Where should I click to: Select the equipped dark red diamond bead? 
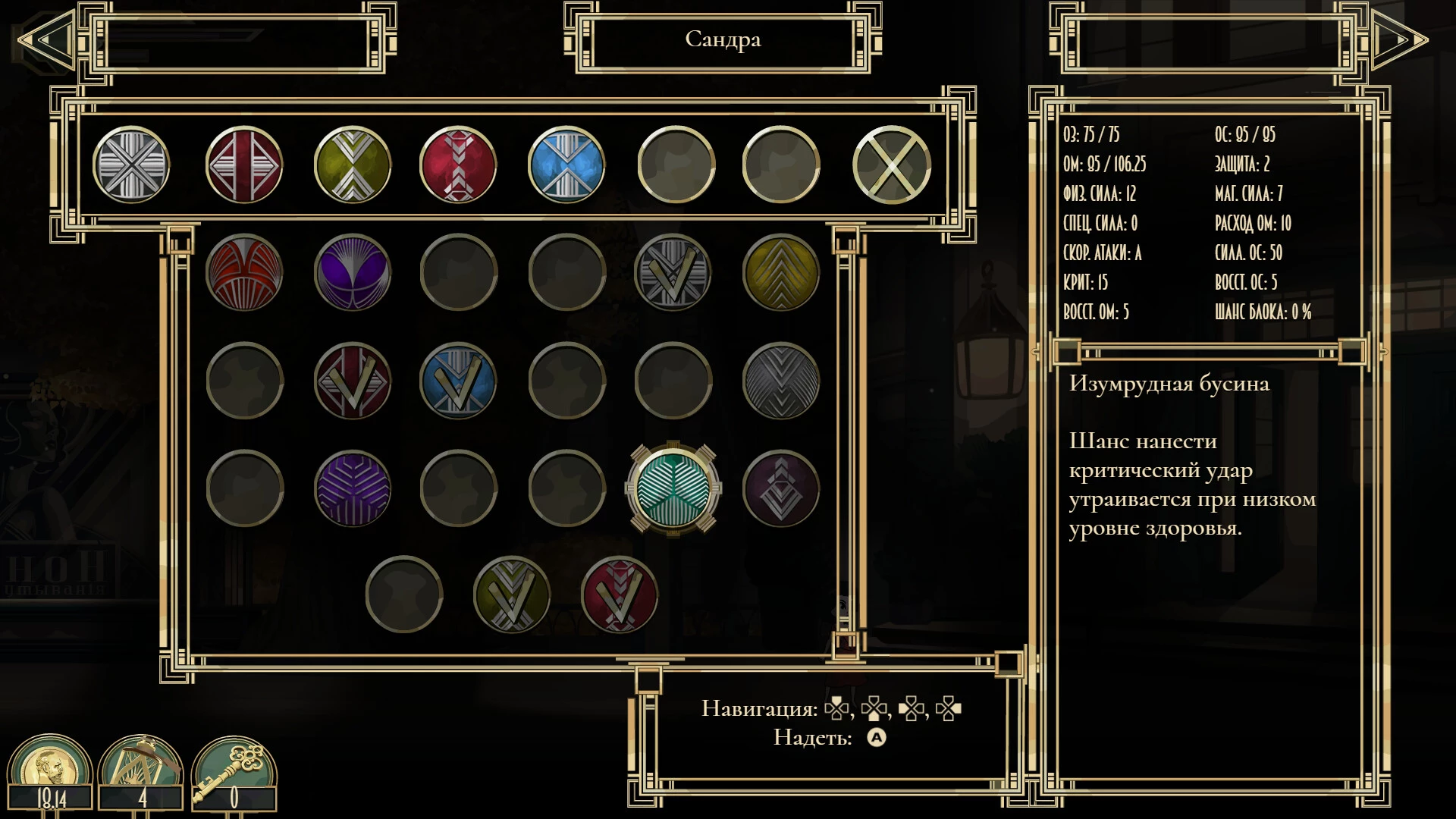coord(243,165)
